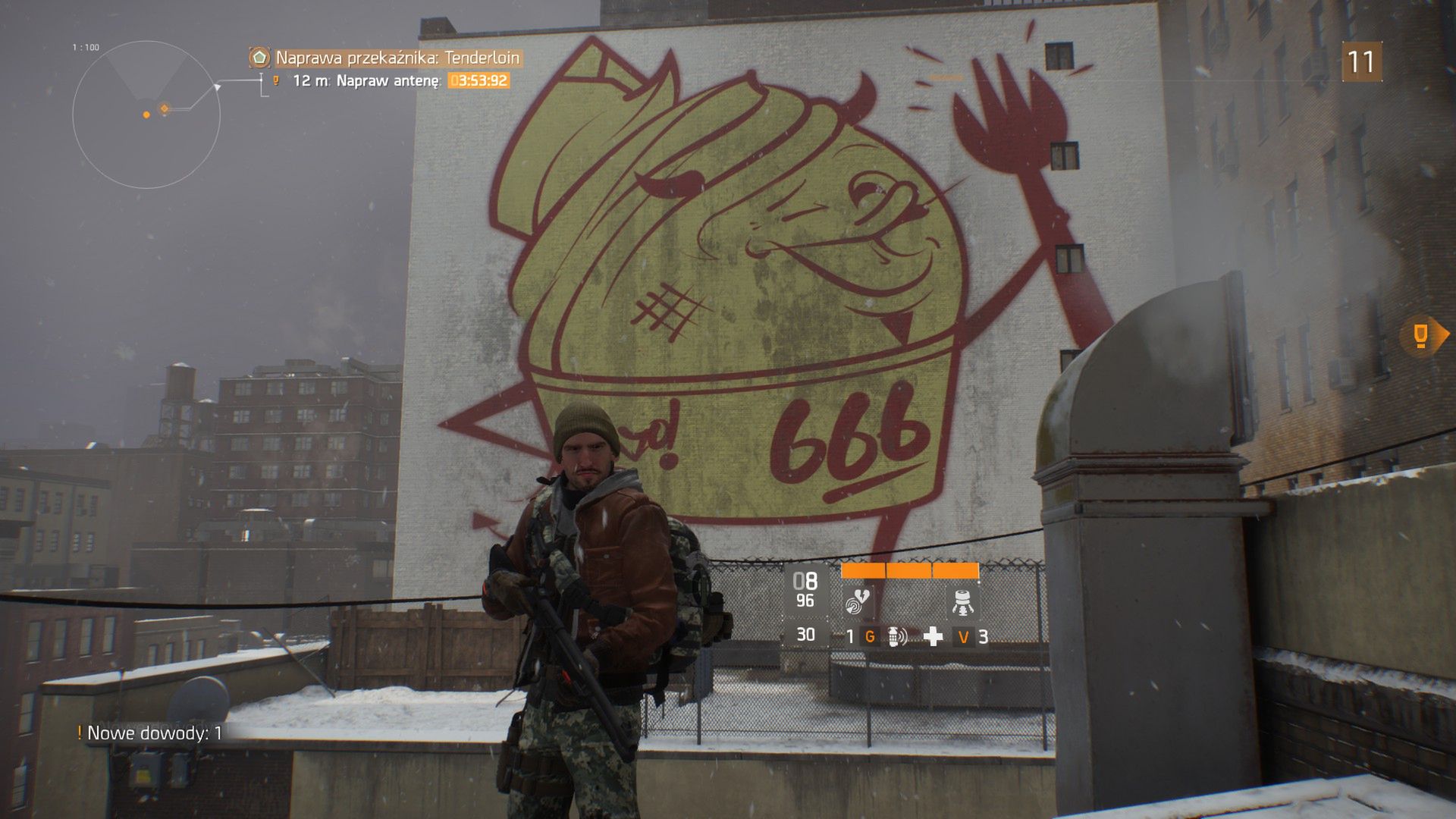Click the 1:100 scale label above the minimap
The height and width of the screenshot is (819, 1456).
[86, 45]
